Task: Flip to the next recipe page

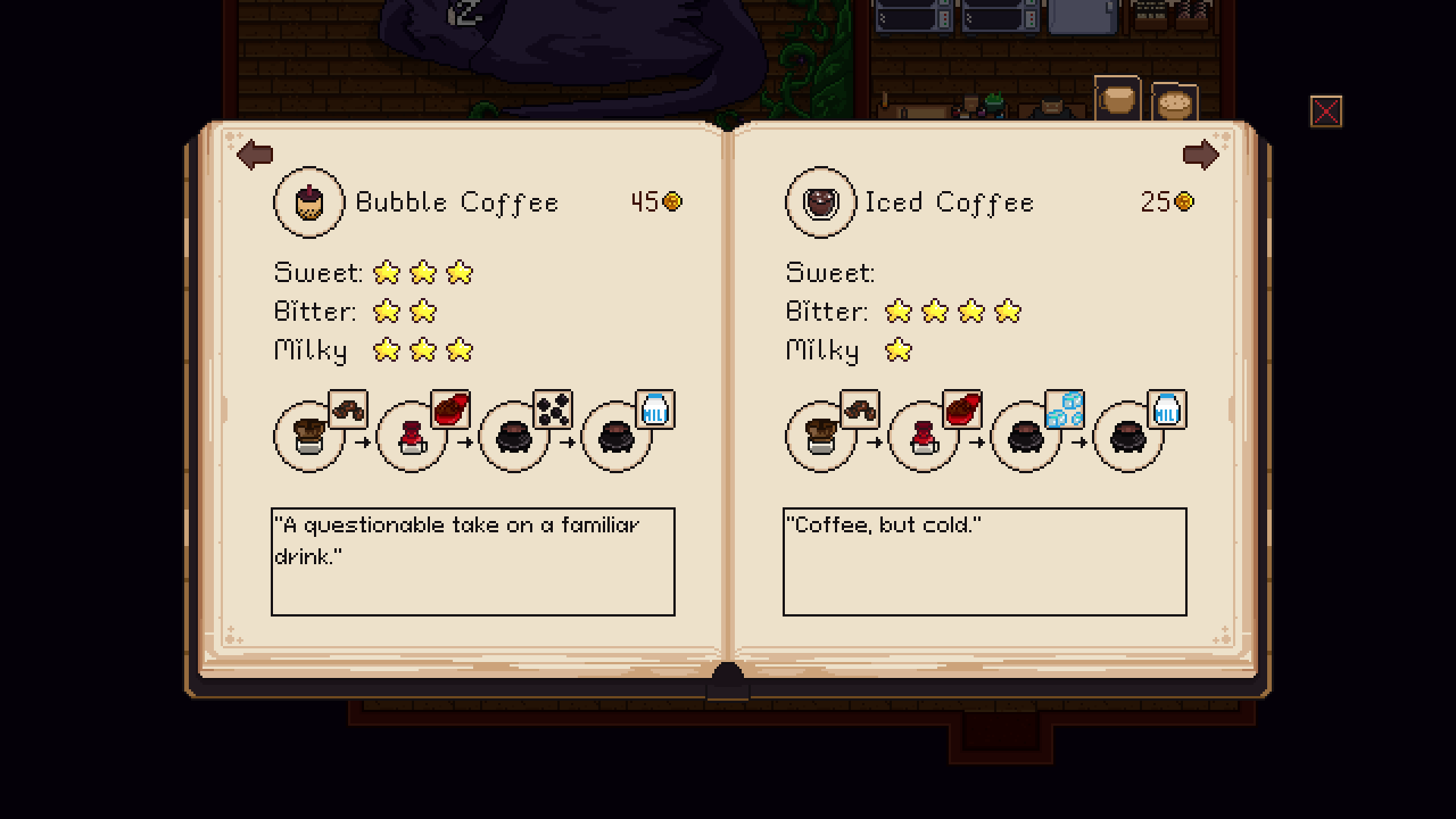Action: tap(1200, 155)
